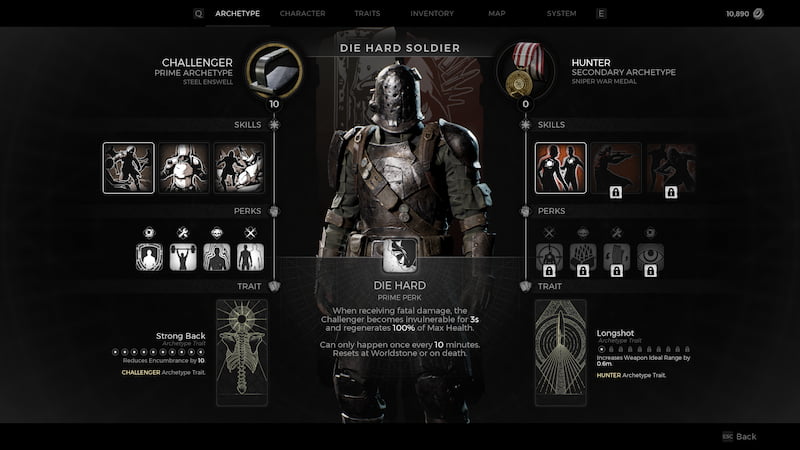The image size is (800, 450).
Task: View the Challenger shield silhouette perk
Action: 149,257
